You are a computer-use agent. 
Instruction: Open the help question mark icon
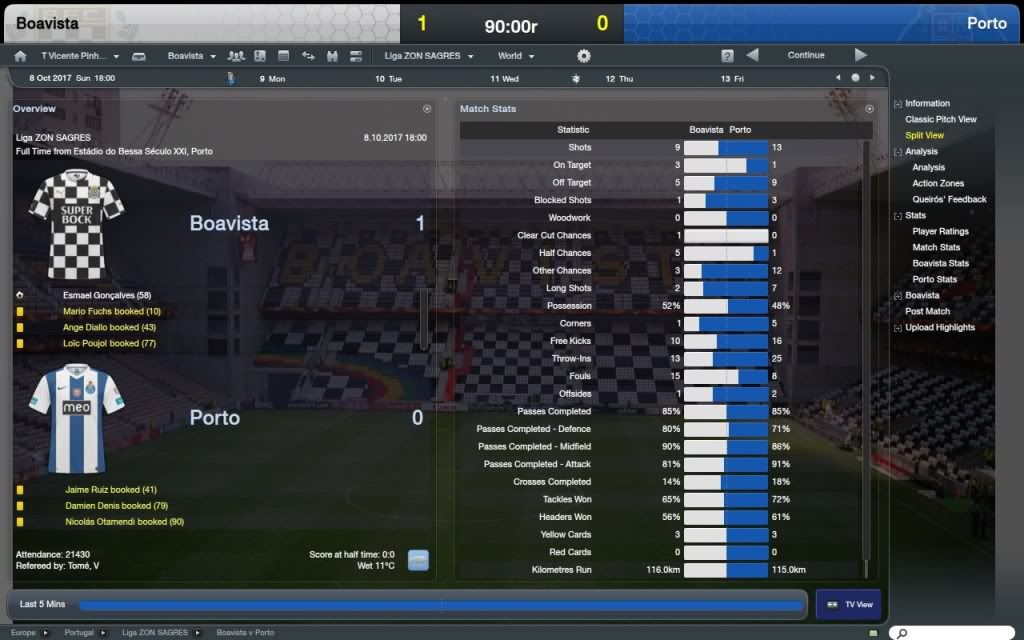[728, 56]
